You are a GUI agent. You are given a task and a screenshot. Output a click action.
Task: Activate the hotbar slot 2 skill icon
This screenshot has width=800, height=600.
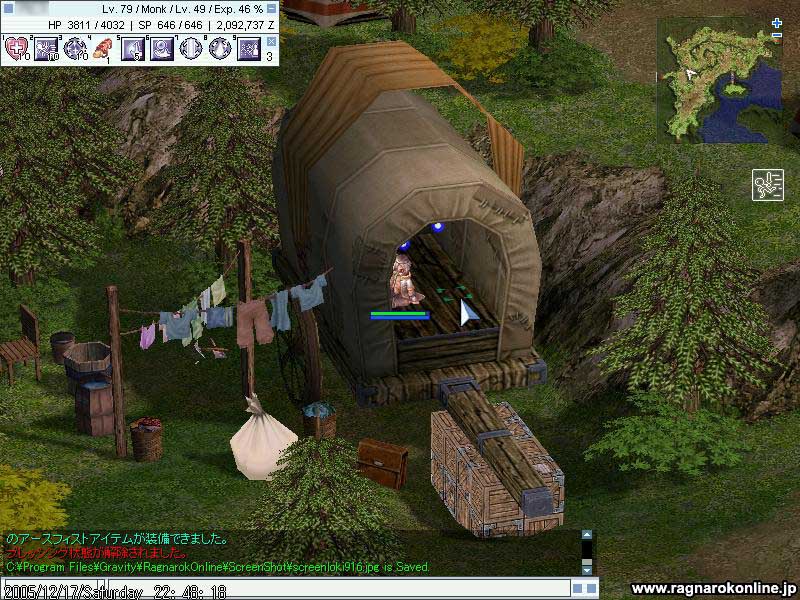tap(46, 48)
